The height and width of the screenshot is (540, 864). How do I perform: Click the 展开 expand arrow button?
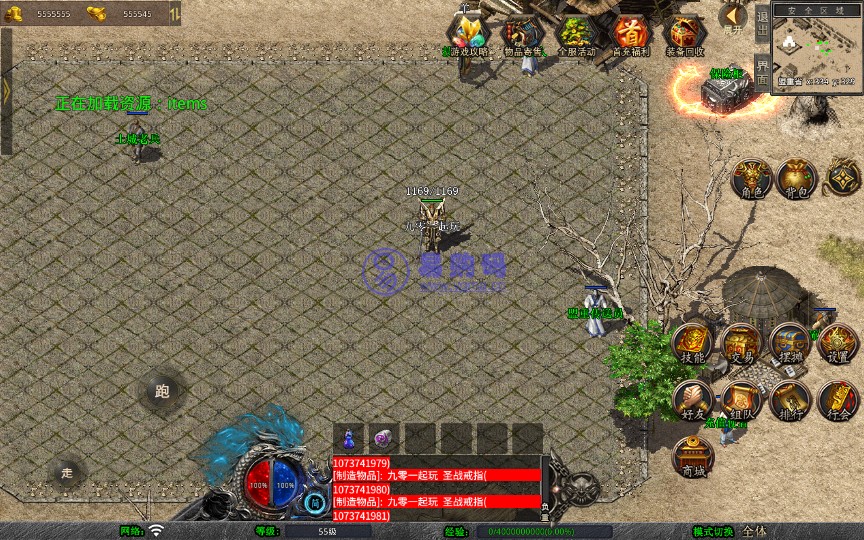point(733,17)
